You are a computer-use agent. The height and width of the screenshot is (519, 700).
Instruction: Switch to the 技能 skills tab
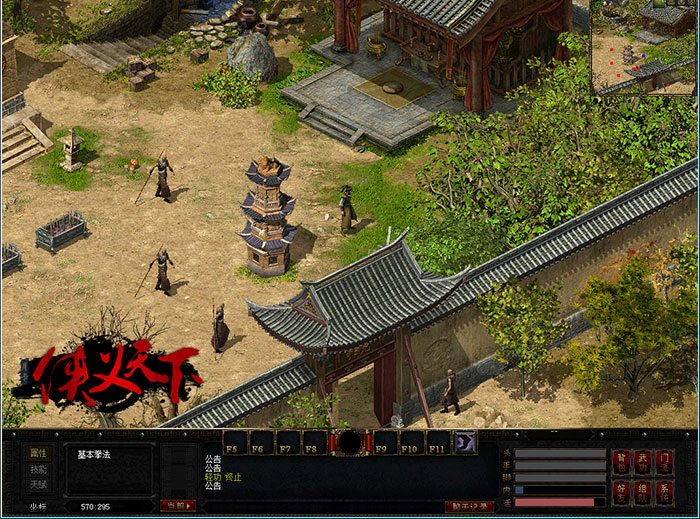pos(38,469)
